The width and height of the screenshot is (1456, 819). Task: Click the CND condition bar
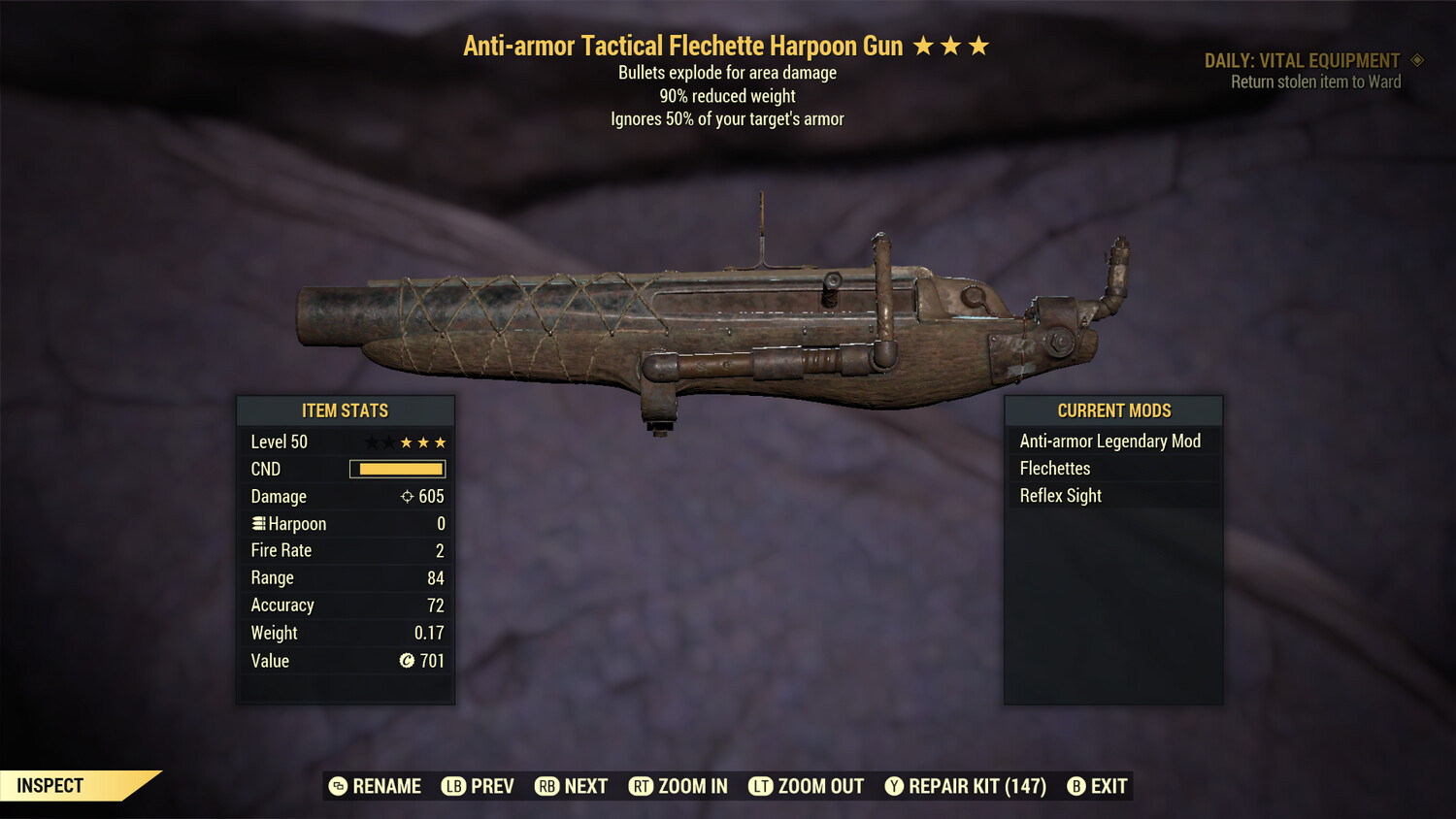pyautogui.click(x=397, y=469)
